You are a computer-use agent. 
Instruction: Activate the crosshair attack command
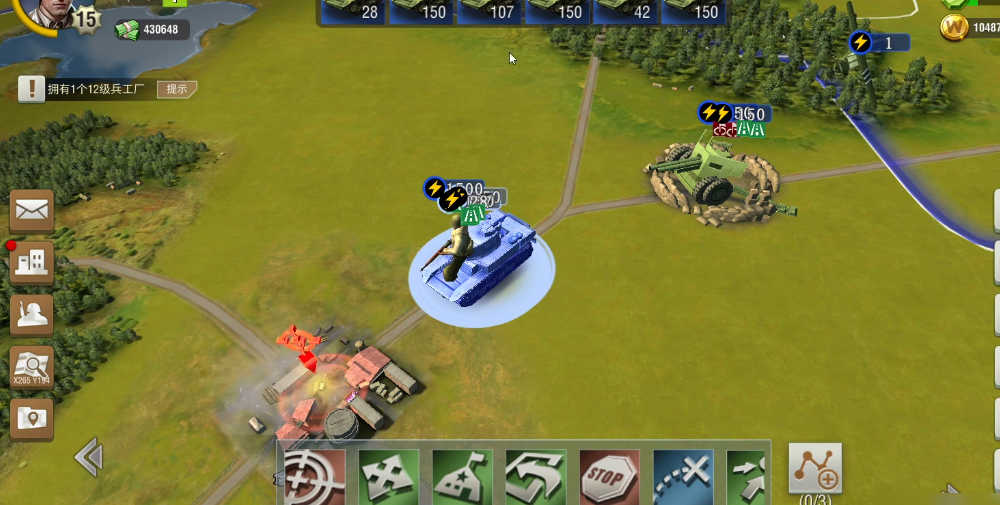point(314,477)
